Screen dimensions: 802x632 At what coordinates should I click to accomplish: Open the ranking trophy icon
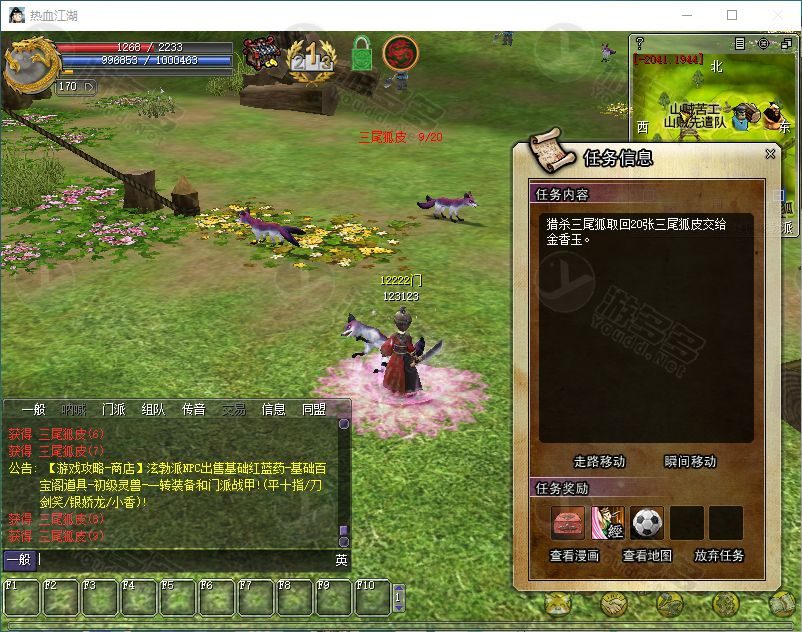[311, 56]
